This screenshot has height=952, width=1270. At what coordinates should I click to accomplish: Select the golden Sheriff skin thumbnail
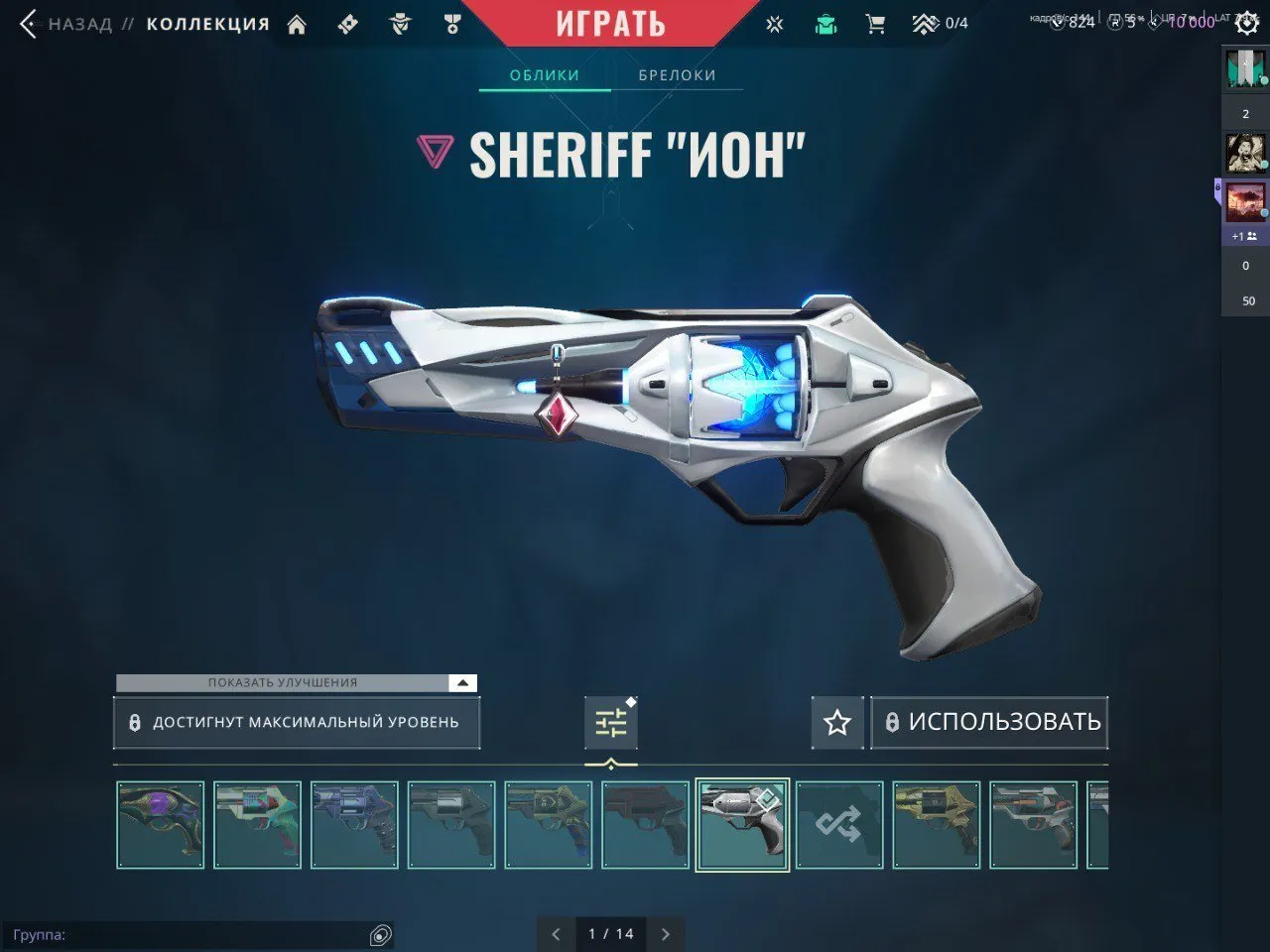coord(936,824)
